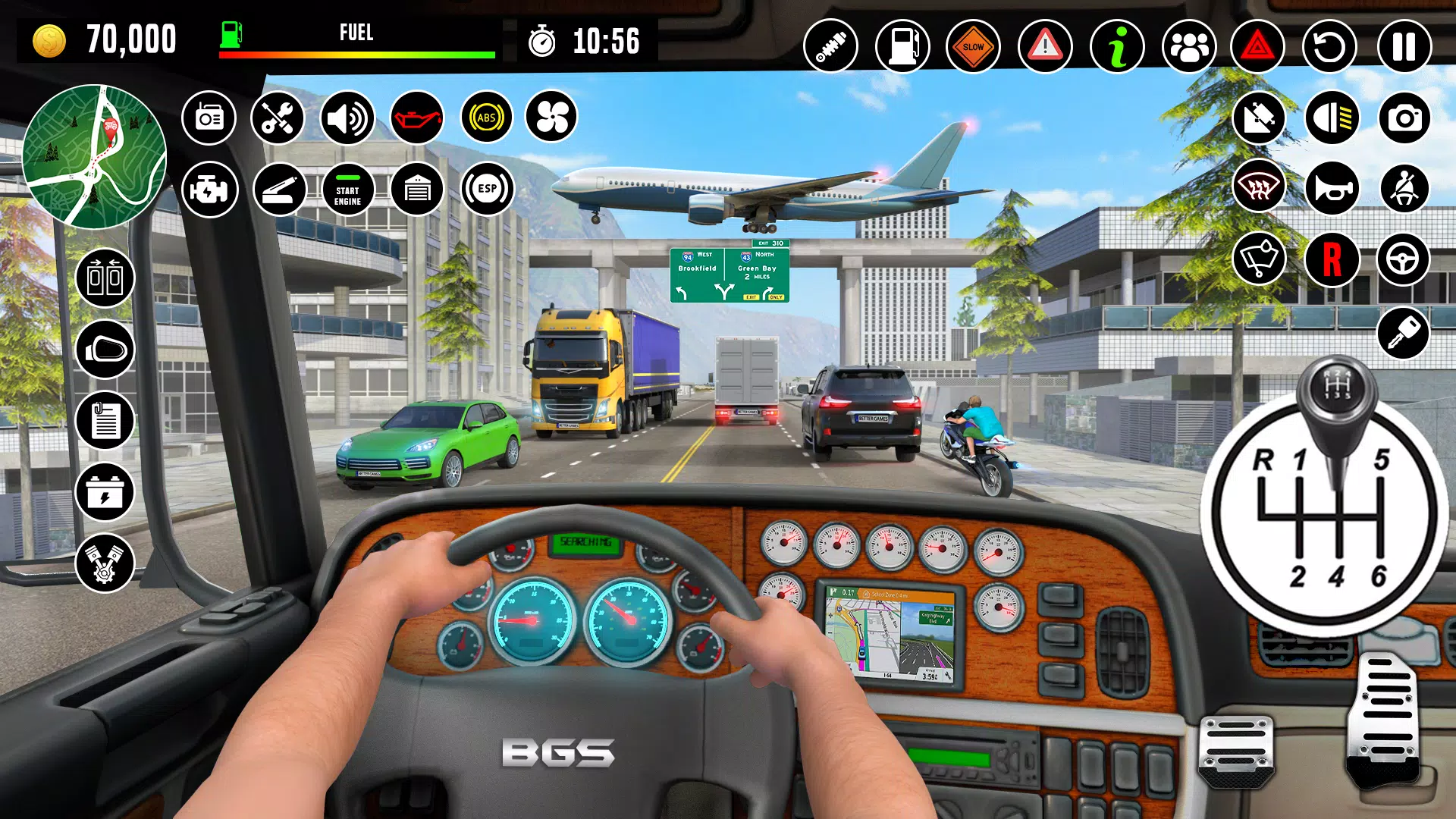
Task: Open the repair wrench tool
Action: (x=278, y=118)
